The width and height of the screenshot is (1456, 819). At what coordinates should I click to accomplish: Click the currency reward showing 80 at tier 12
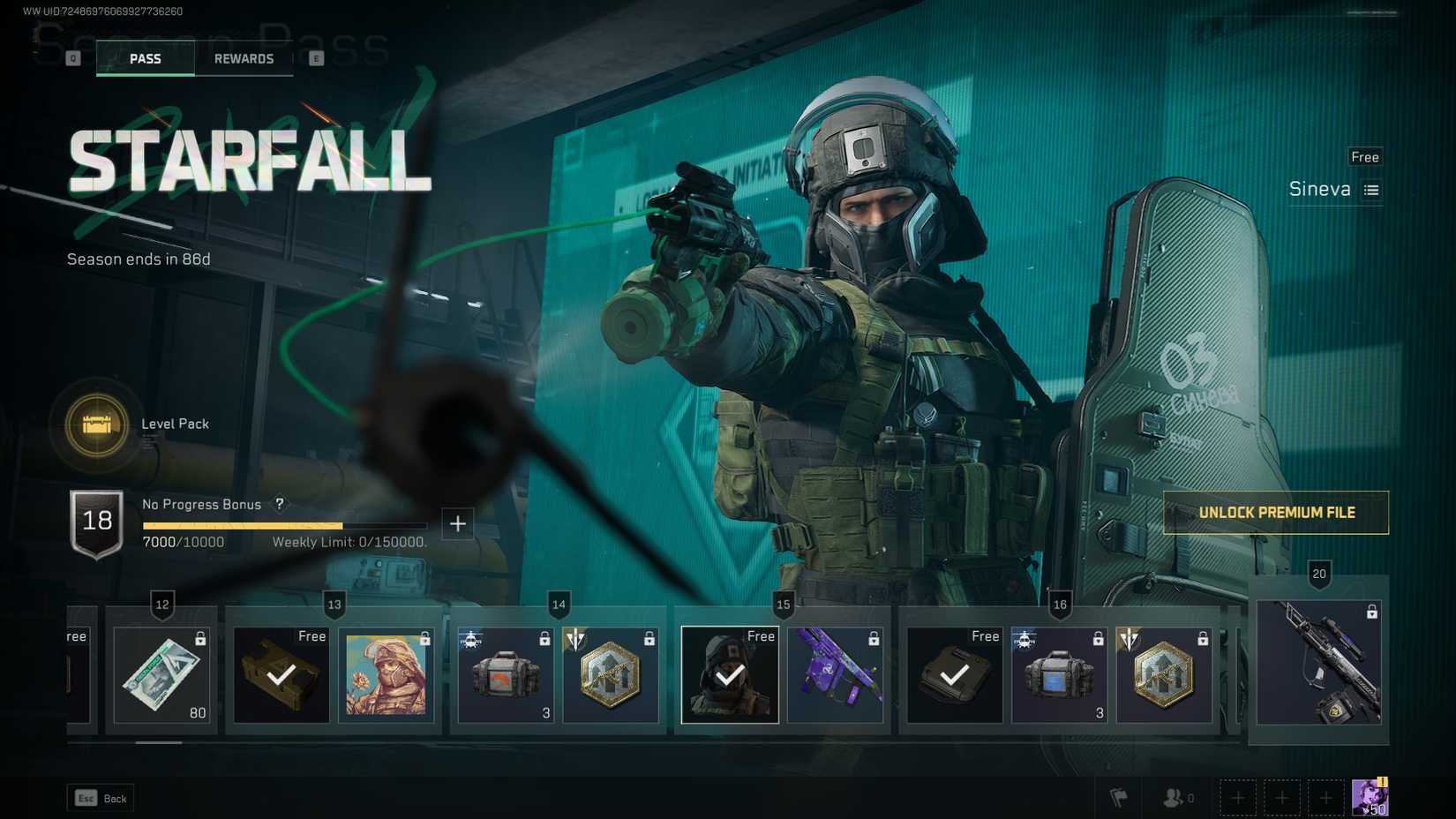click(162, 675)
